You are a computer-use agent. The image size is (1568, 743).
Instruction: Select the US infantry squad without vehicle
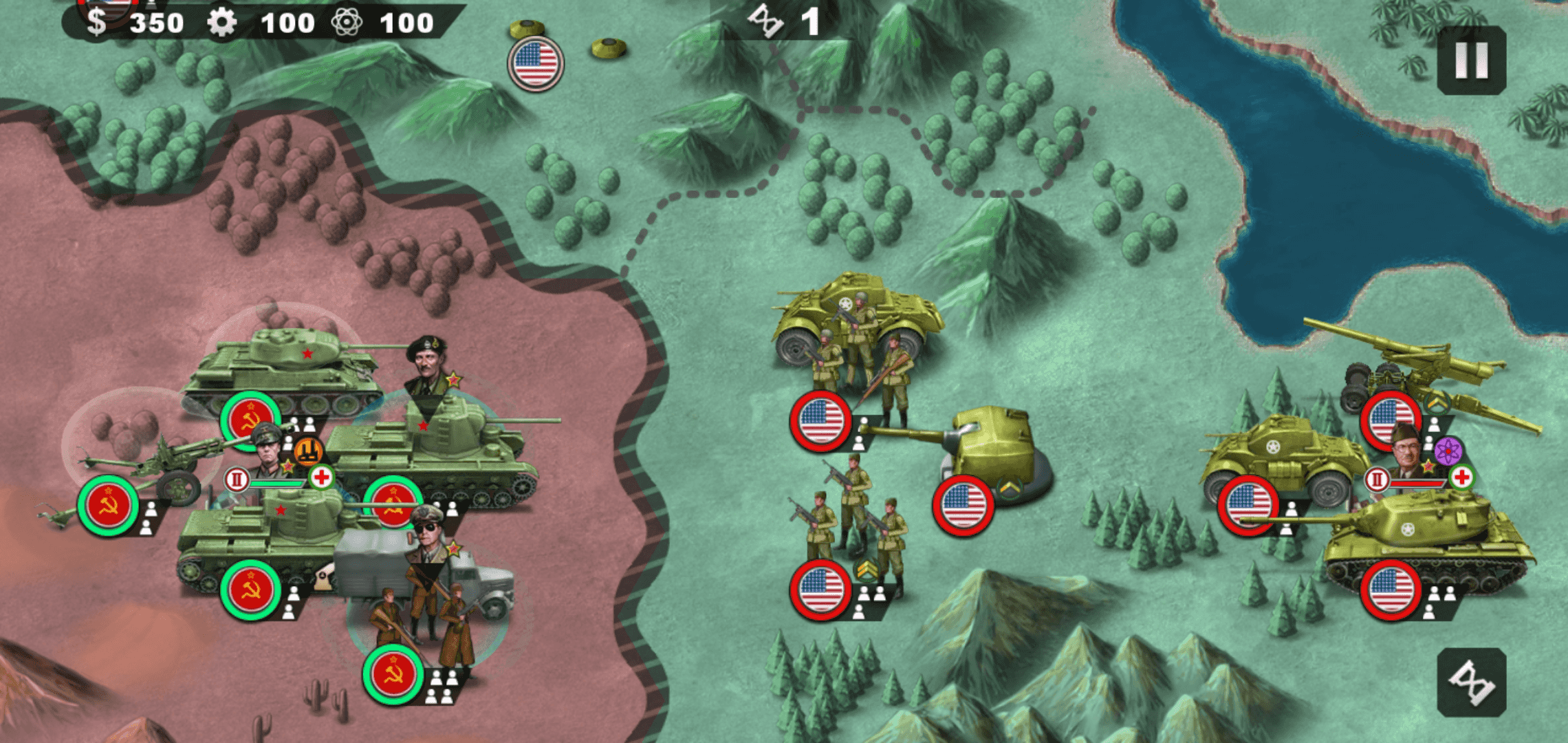pos(820,590)
